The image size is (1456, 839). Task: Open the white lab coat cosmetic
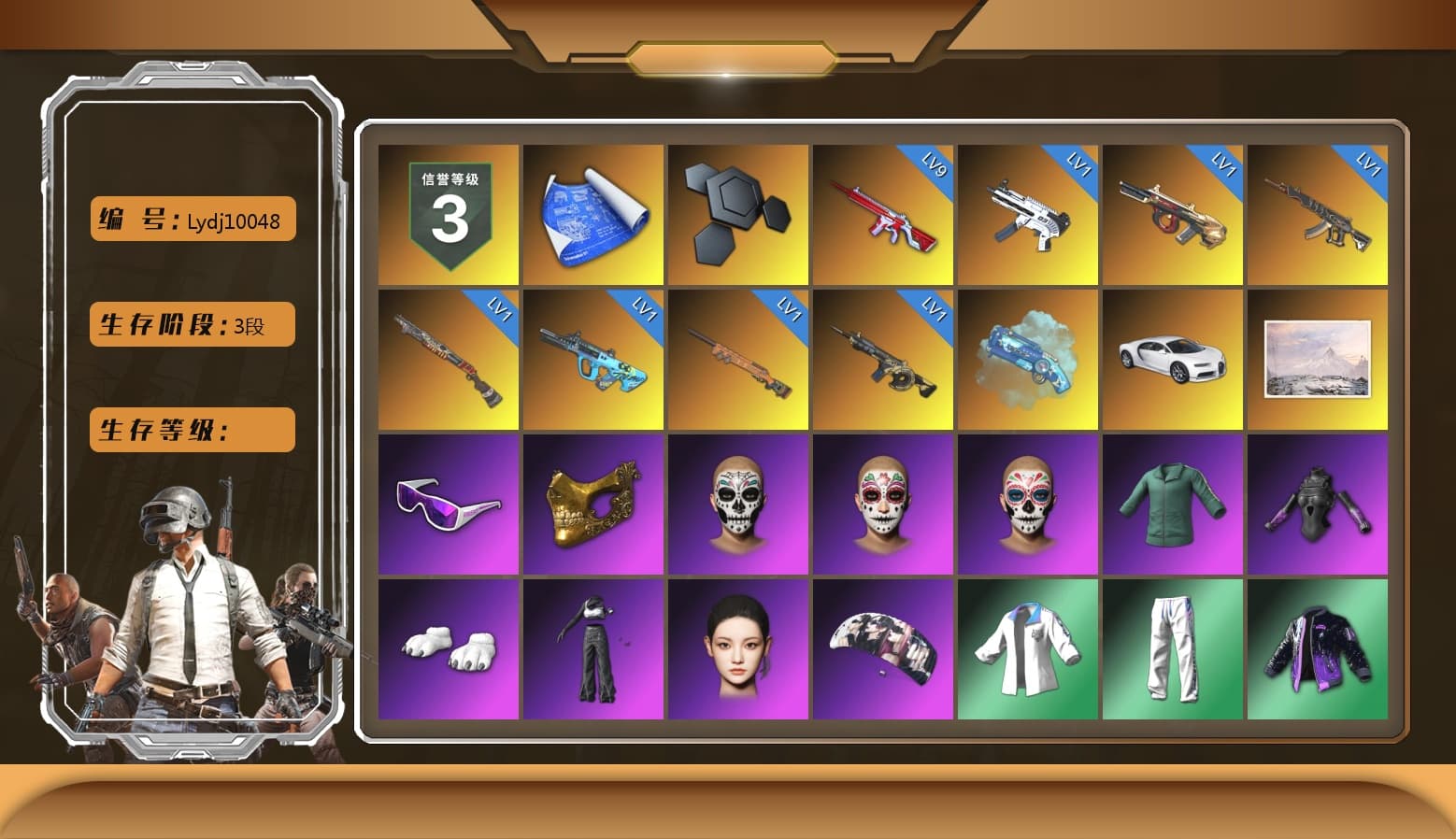coord(1028,647)
